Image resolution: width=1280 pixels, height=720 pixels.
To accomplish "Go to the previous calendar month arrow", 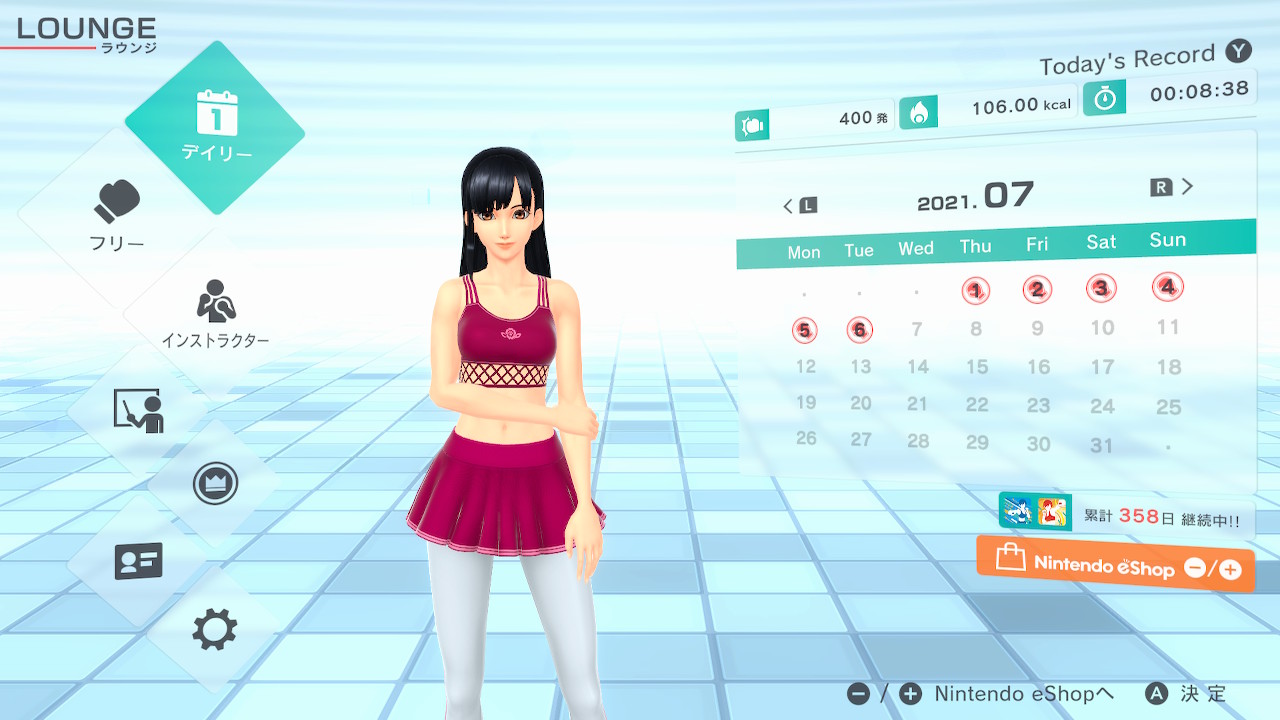I will (x=799, y=206).
